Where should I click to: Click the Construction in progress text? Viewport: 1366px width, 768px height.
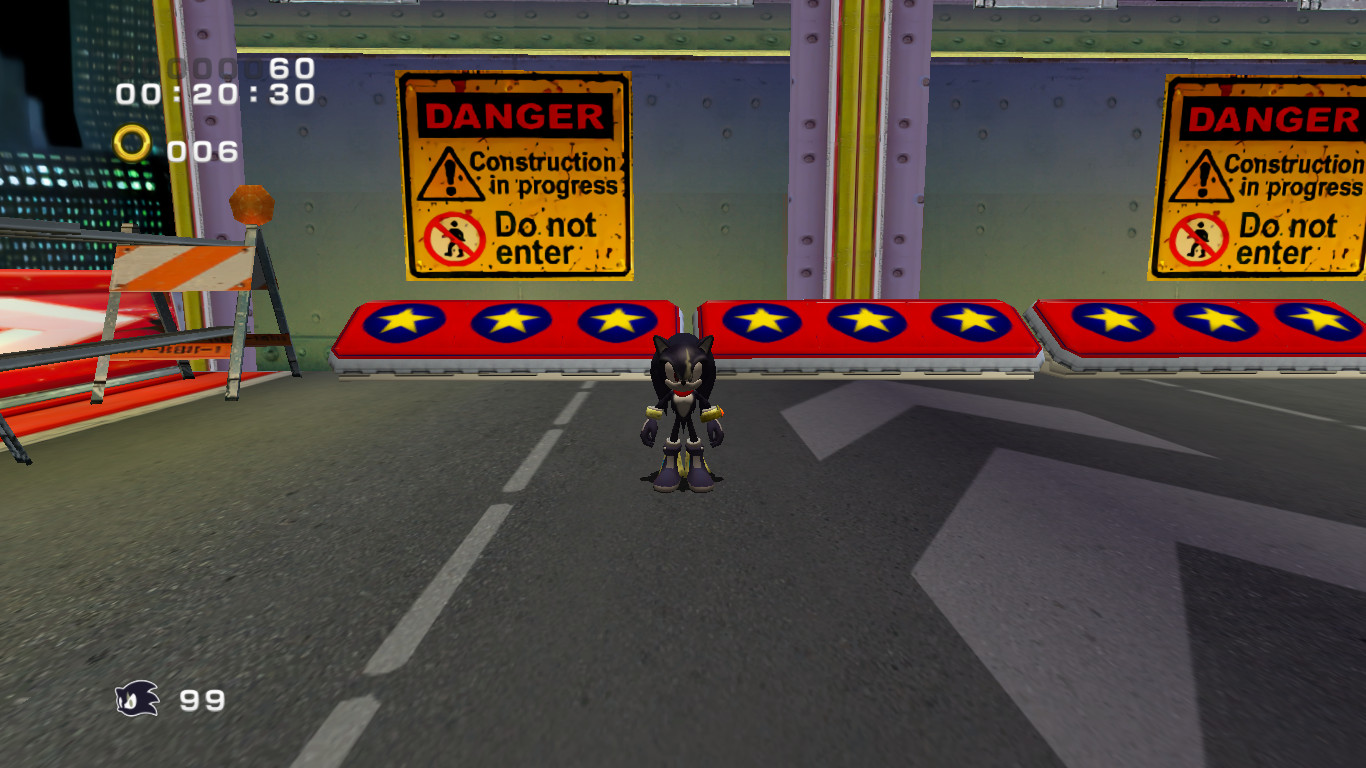coord(546,171)
